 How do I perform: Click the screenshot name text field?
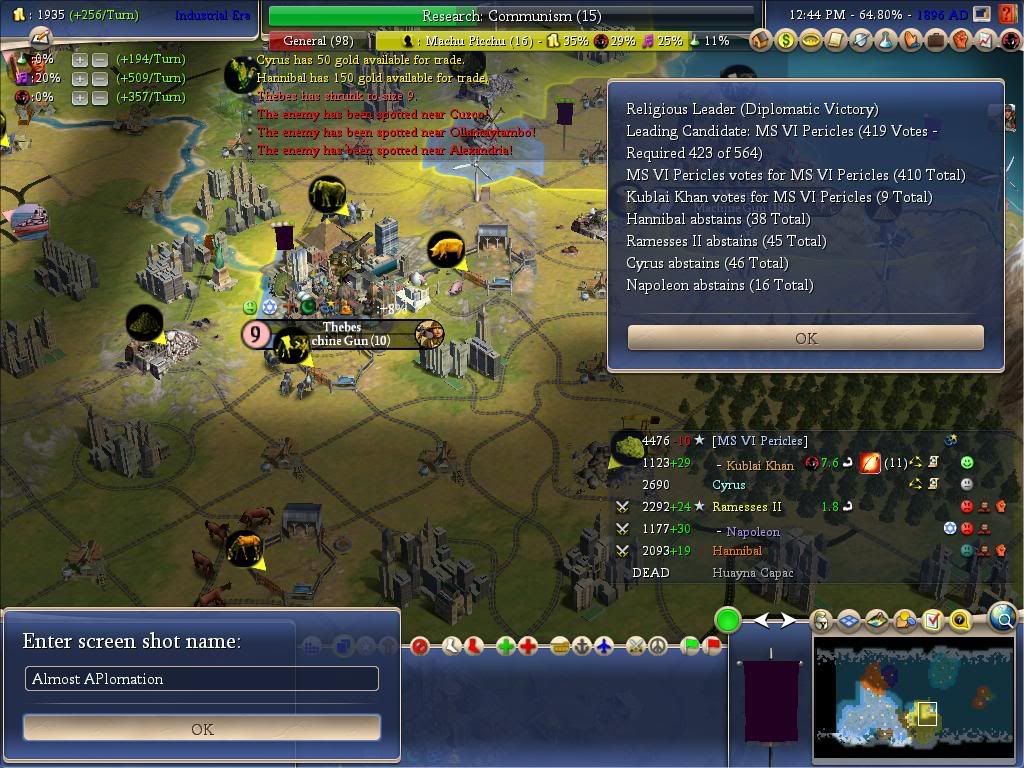pyautogui.click(x=202, y=679)
